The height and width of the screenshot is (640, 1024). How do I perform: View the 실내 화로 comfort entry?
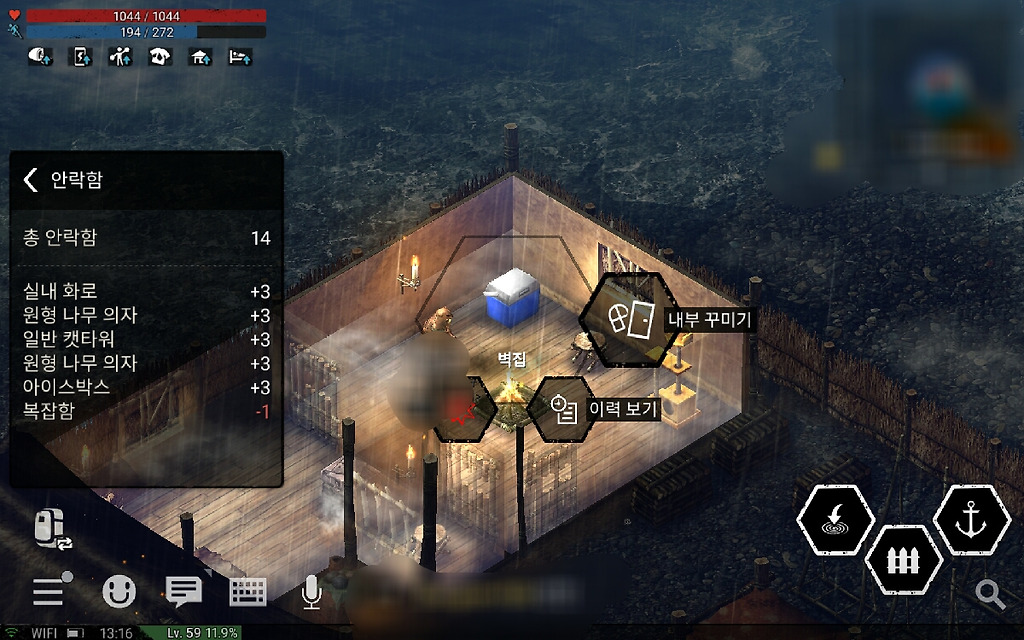(x=146, y=292)
